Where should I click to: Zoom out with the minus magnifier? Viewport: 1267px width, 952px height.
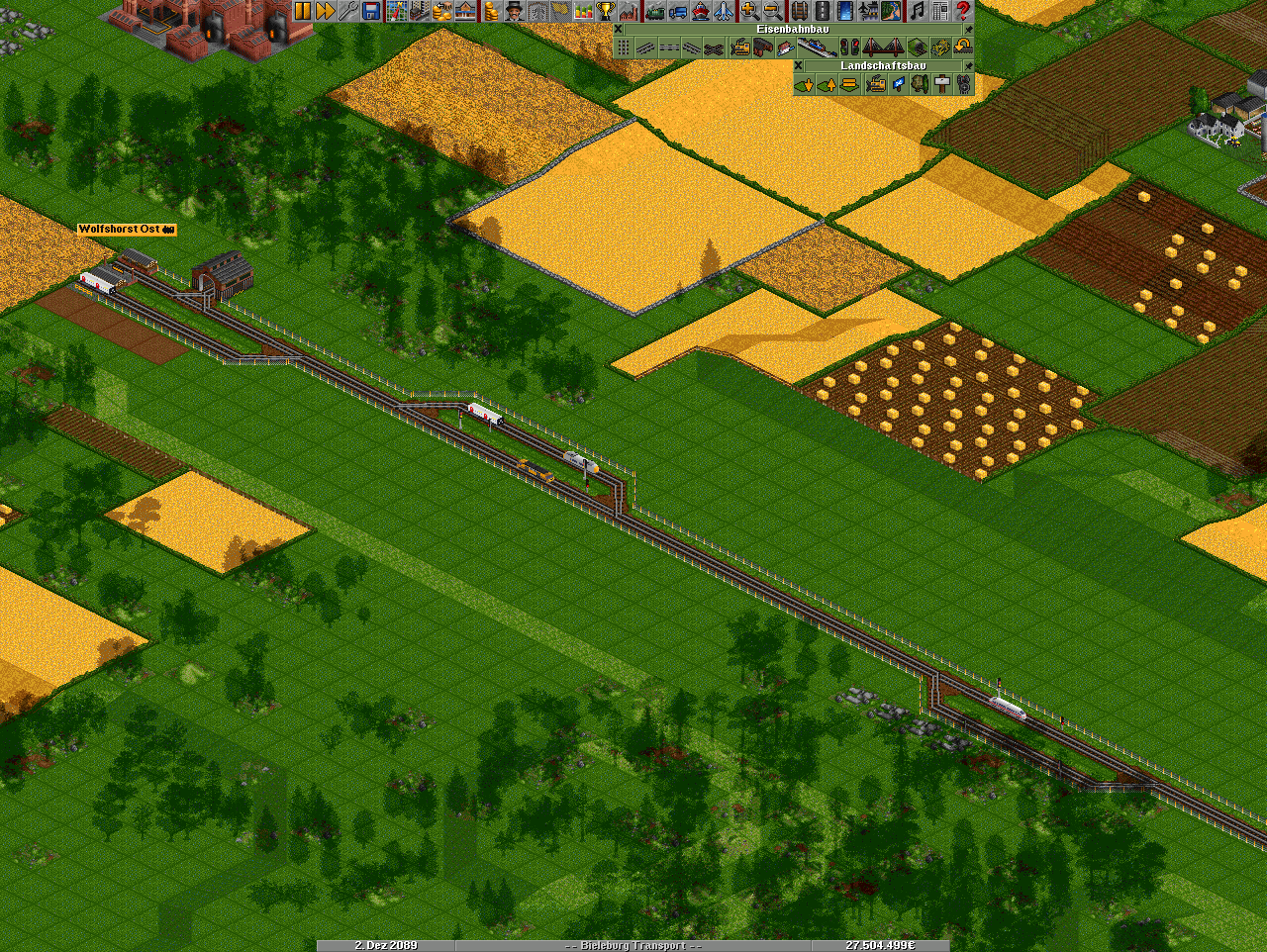772,11
